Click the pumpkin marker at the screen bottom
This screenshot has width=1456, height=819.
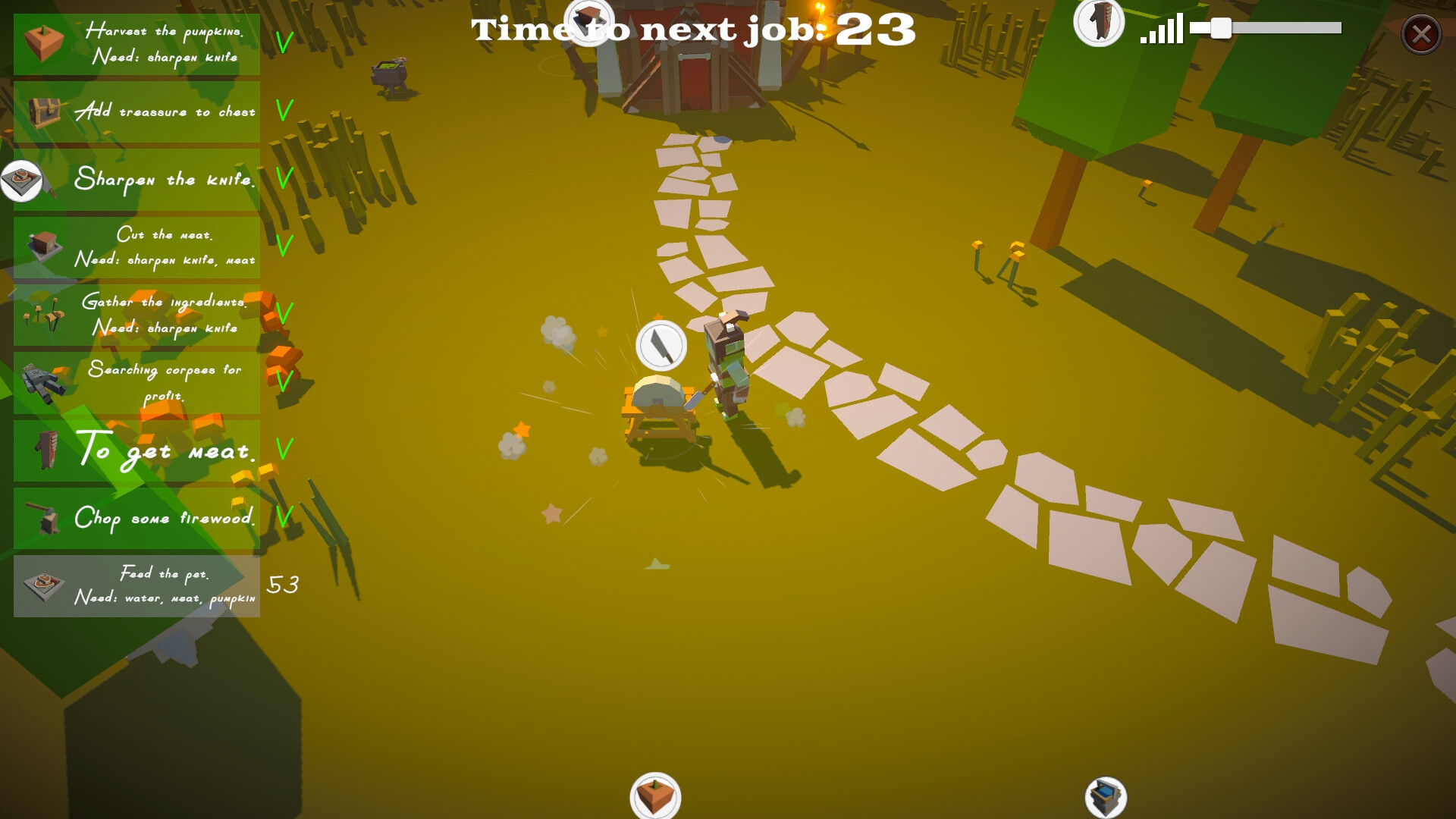pos(655,796)
